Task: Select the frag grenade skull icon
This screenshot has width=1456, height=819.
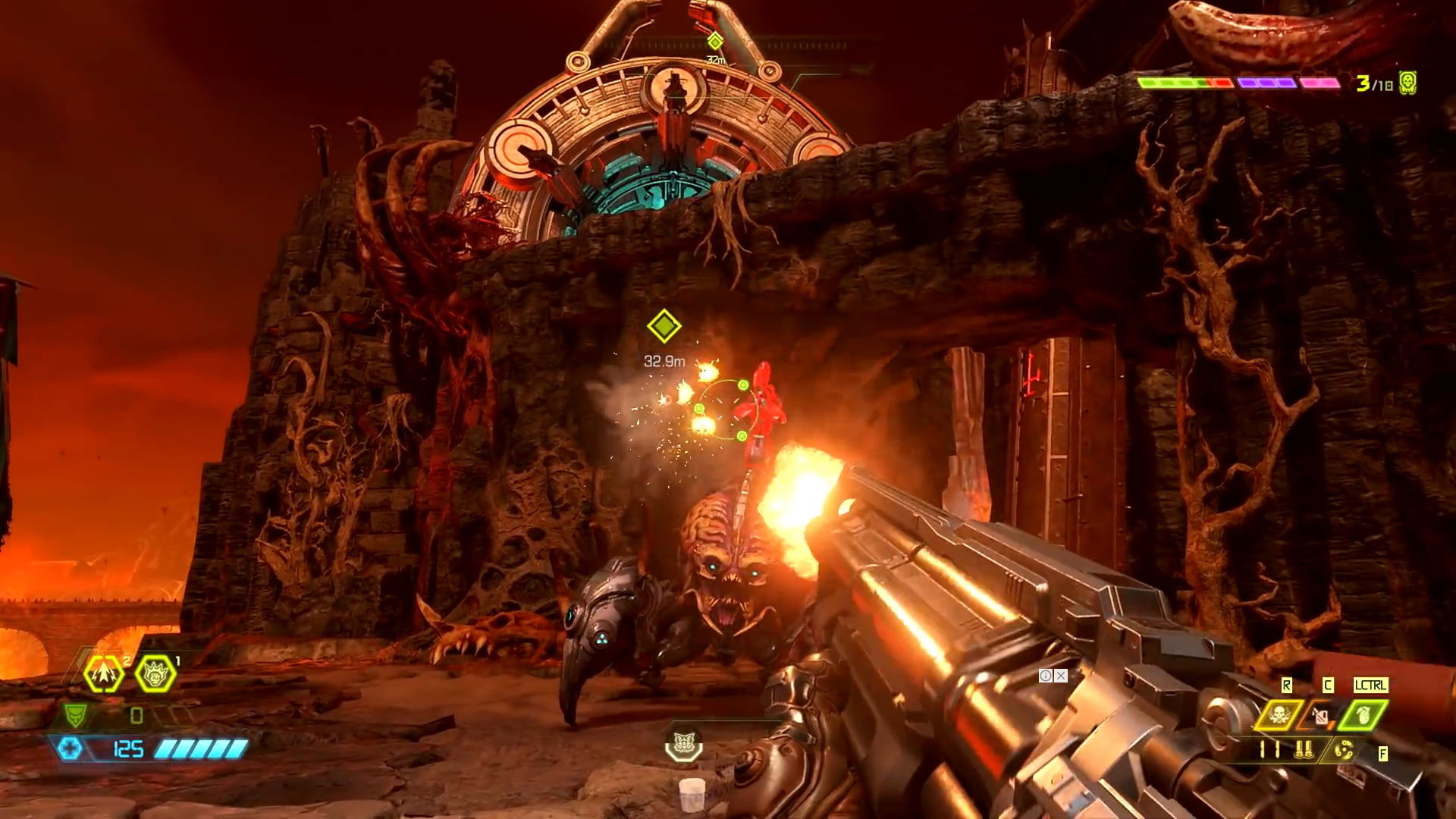Action: point(1279,714)
